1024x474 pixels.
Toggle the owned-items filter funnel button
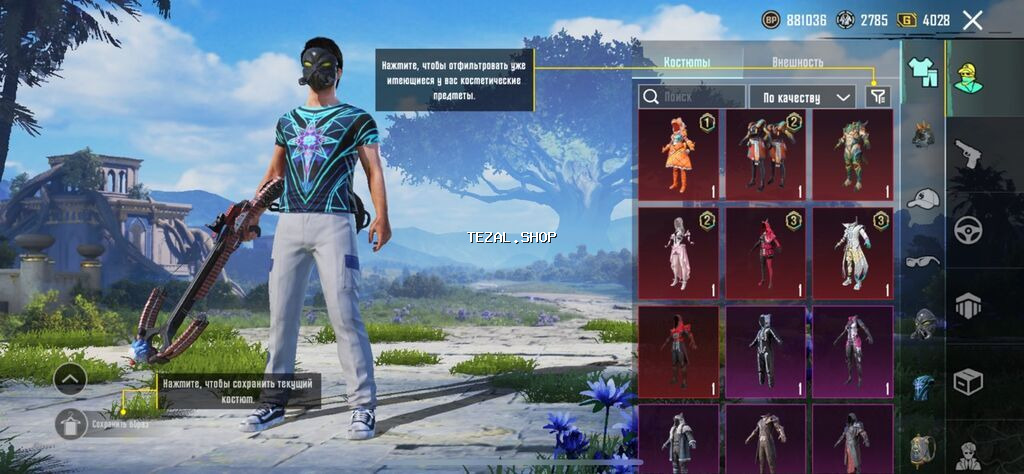[x=878, y=97]
